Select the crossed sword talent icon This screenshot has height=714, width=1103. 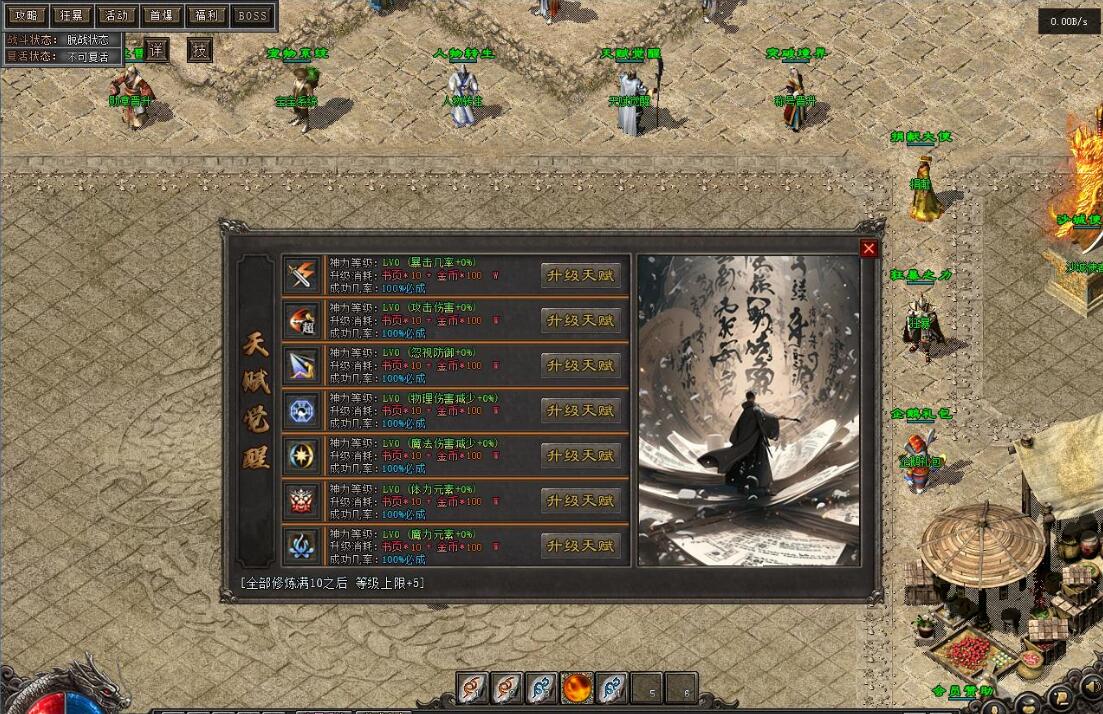pos(301,274)
